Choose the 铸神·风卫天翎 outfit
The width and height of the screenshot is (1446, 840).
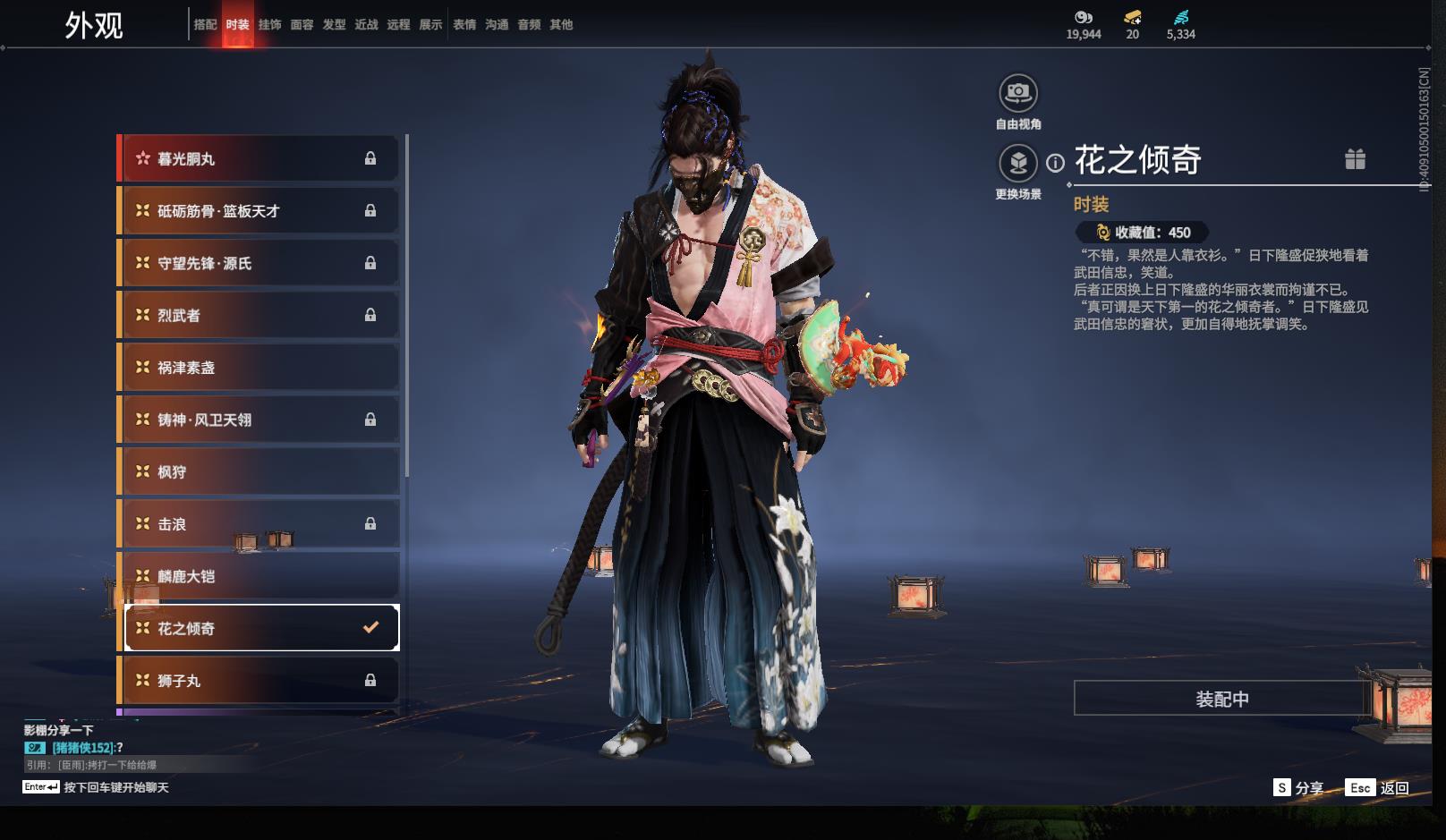click(259, 420)
